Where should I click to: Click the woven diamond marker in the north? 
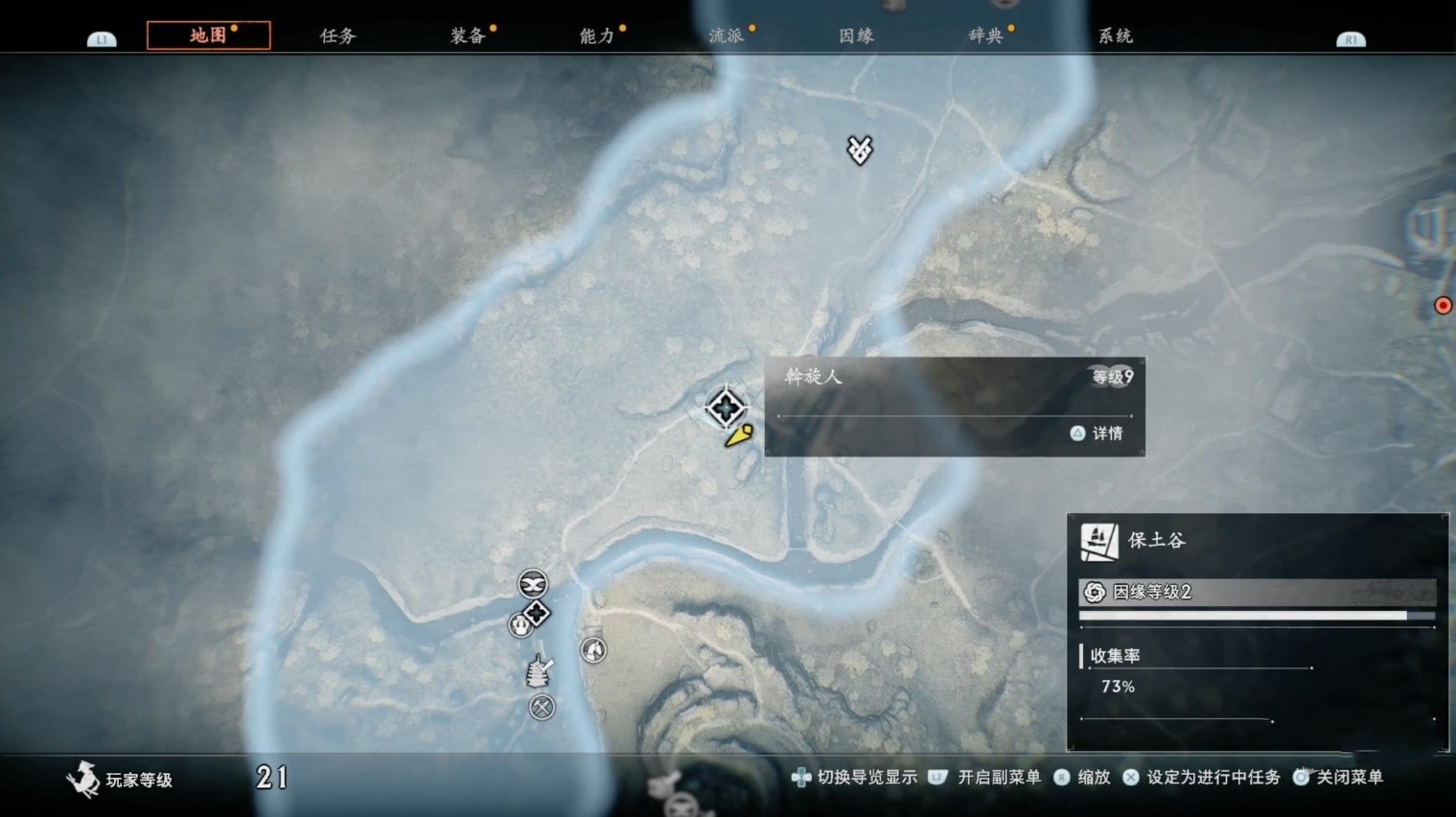860,149
